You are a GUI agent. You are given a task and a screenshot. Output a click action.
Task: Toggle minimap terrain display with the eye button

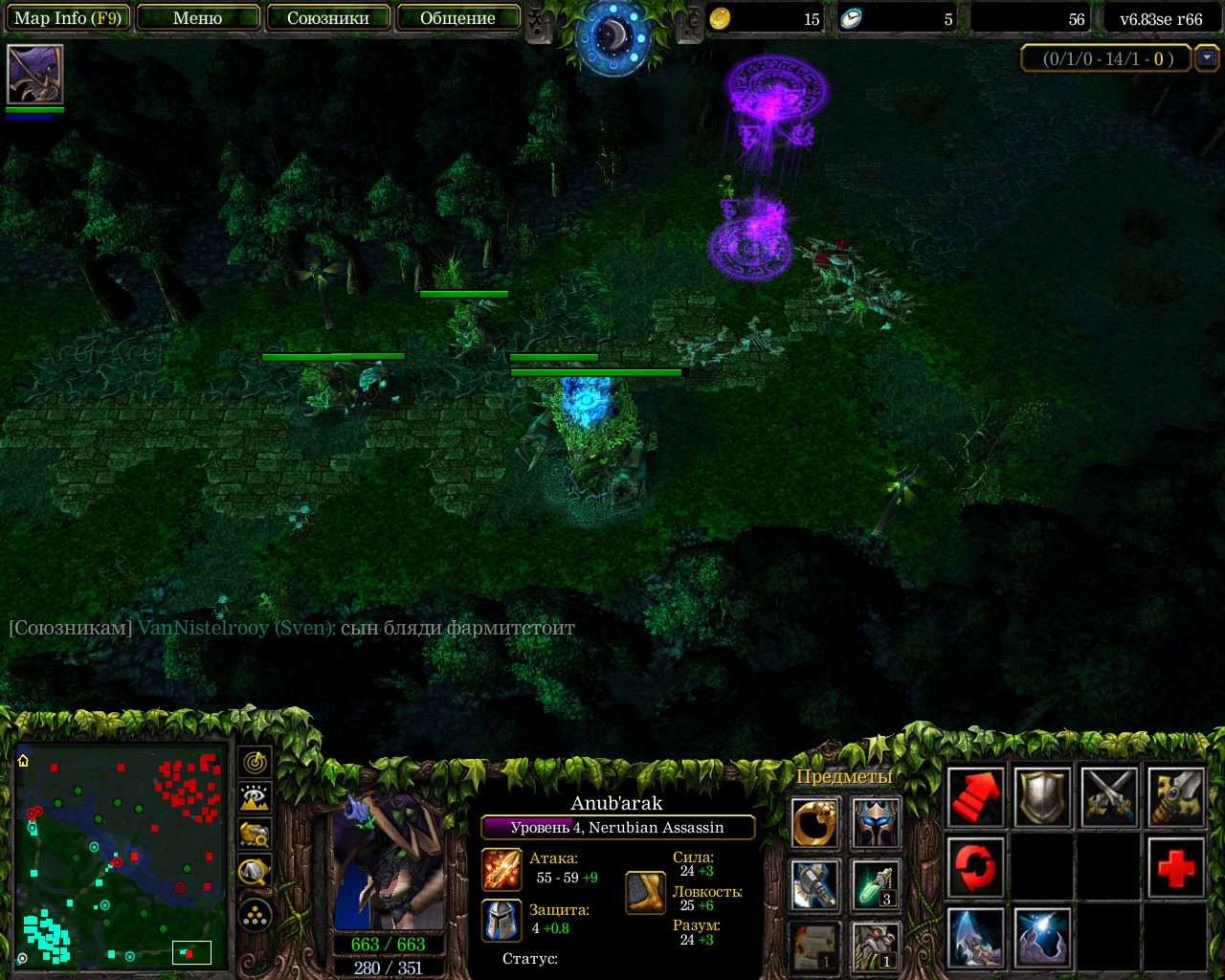(x=255, y=798)
